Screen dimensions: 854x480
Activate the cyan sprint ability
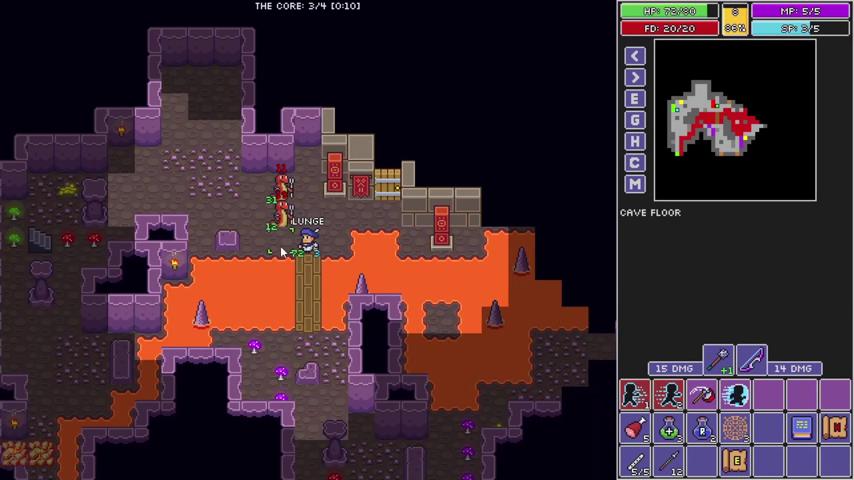click(735, 395)
